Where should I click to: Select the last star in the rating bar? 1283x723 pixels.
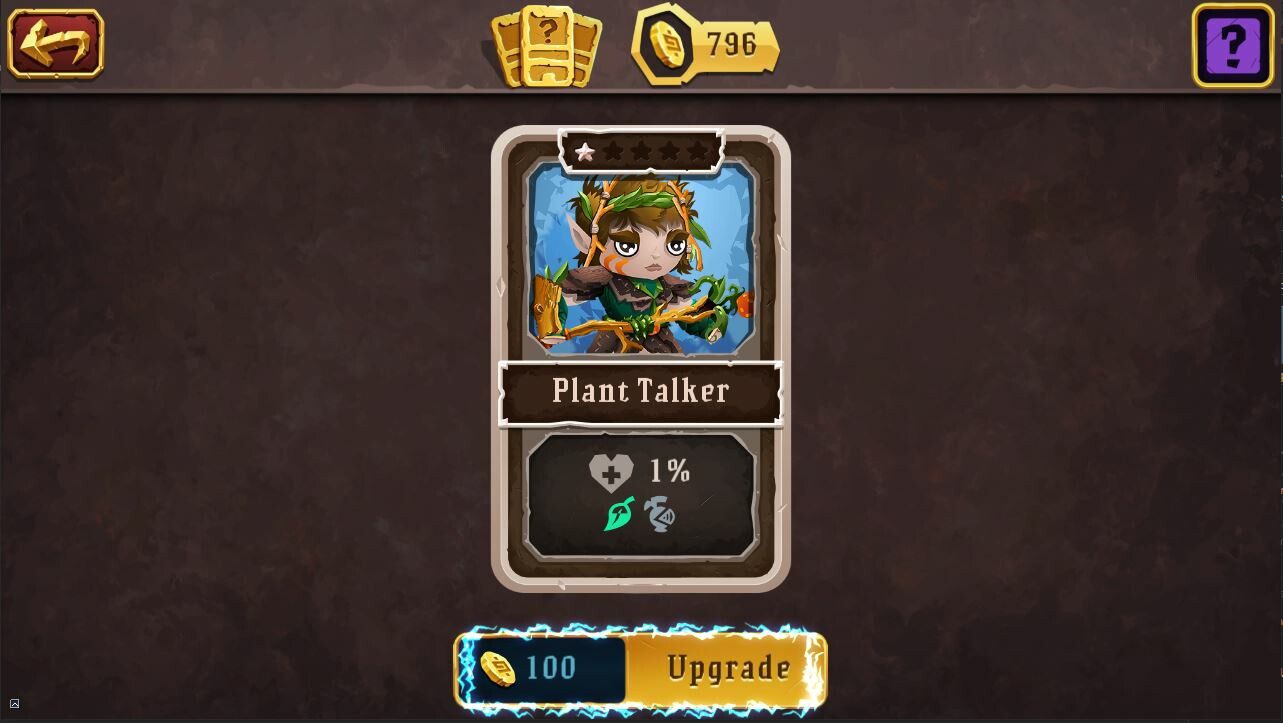pyautogui.click(x=696, y=150)
